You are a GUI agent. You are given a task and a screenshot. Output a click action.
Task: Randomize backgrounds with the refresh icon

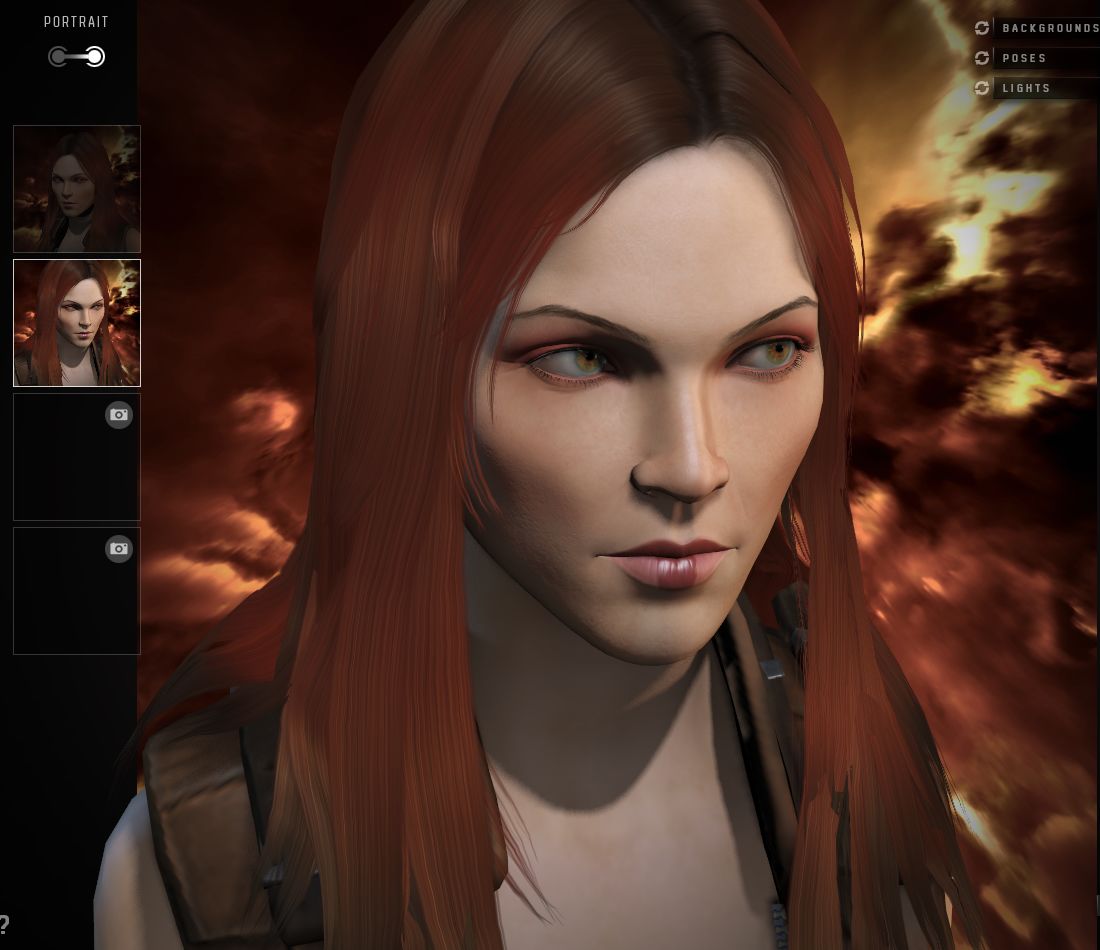pyautogui.click(x=982, y=28)
